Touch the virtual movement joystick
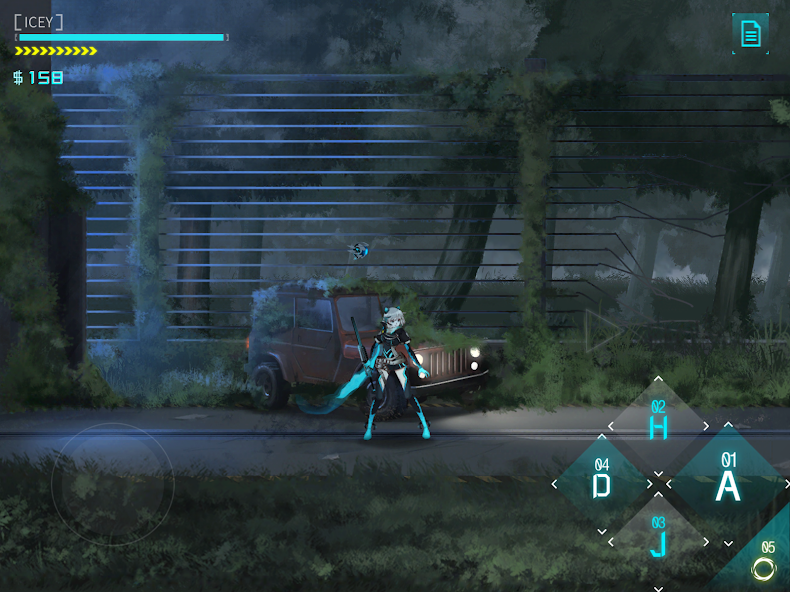 [112, 484]
